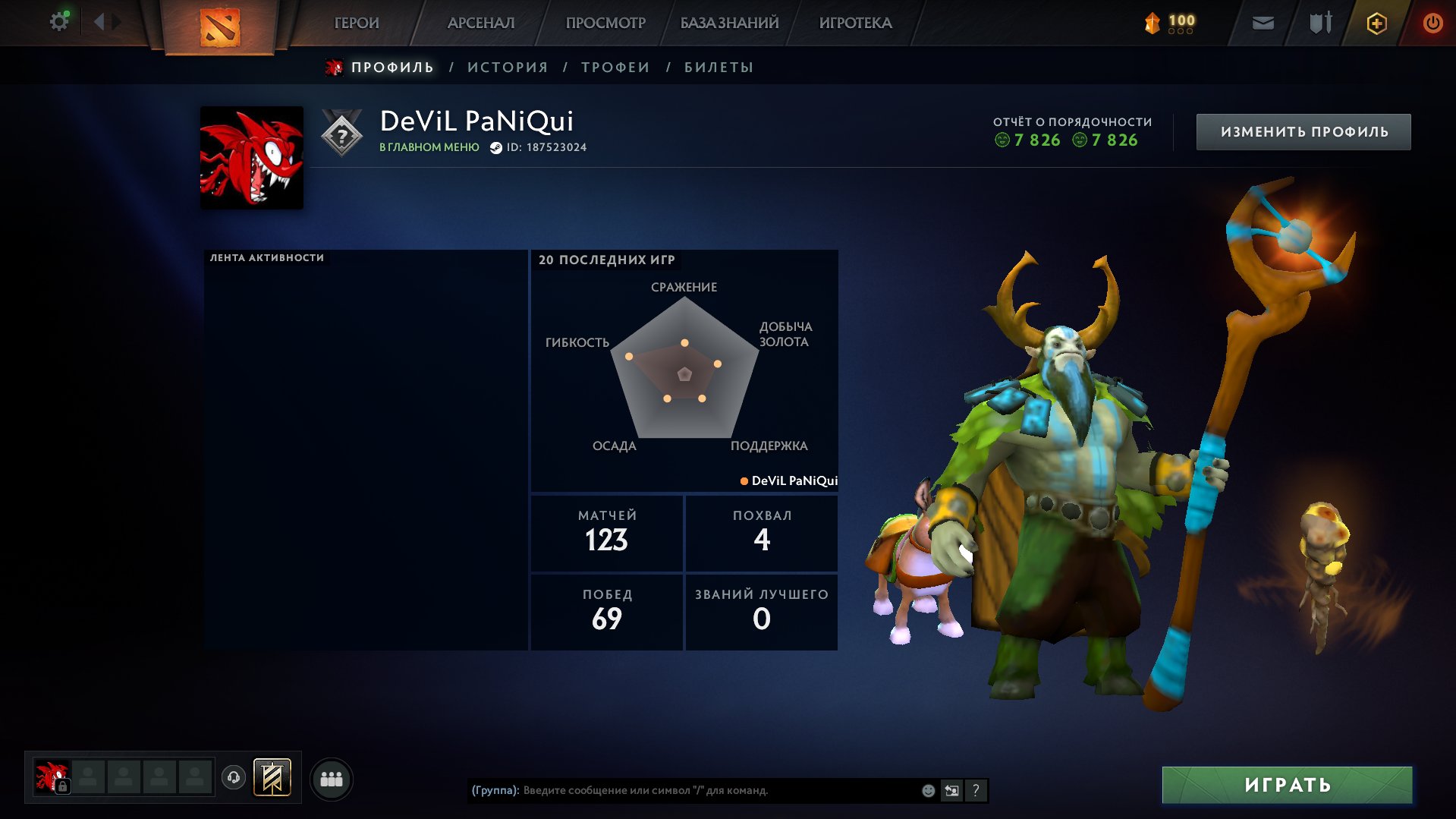Open the Dota Plus hexagon icon
This screenshot has height=819, width=1456.
point(1376,23)
